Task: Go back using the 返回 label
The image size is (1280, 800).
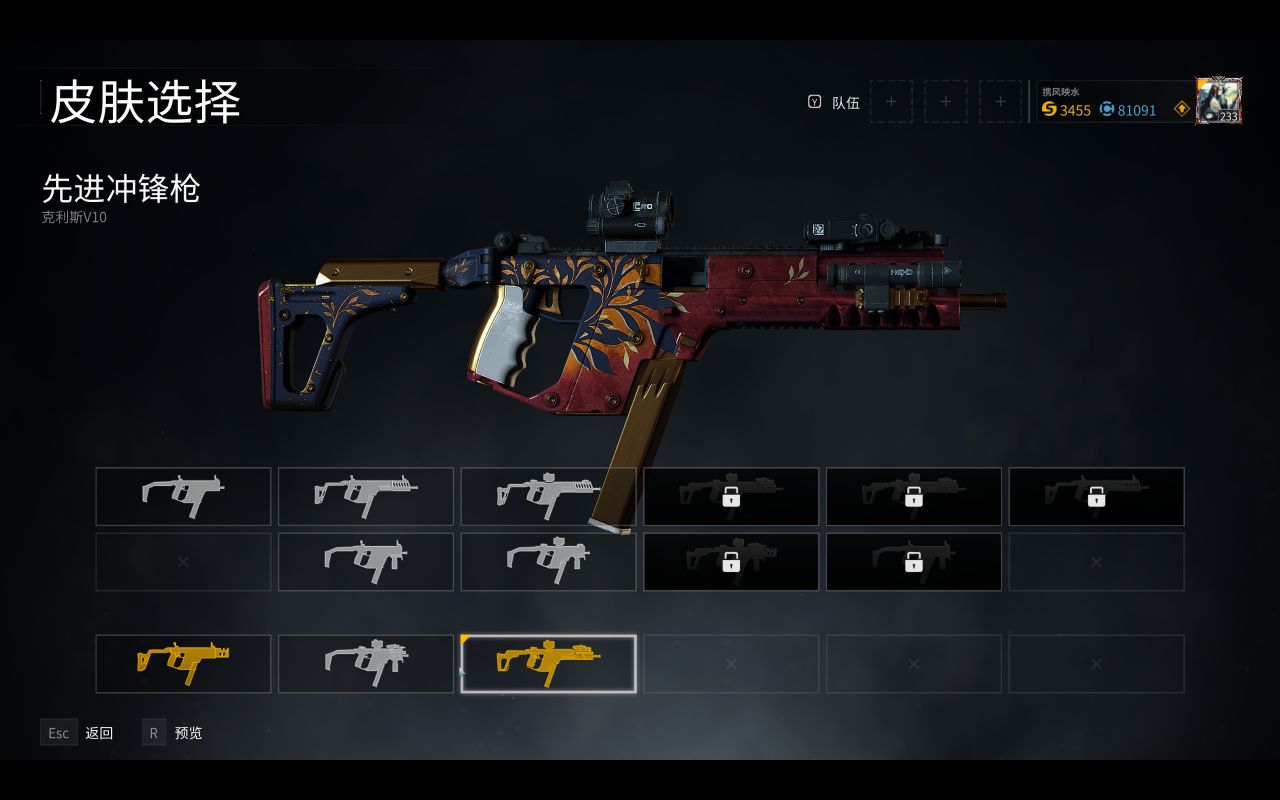Action: 99,733
